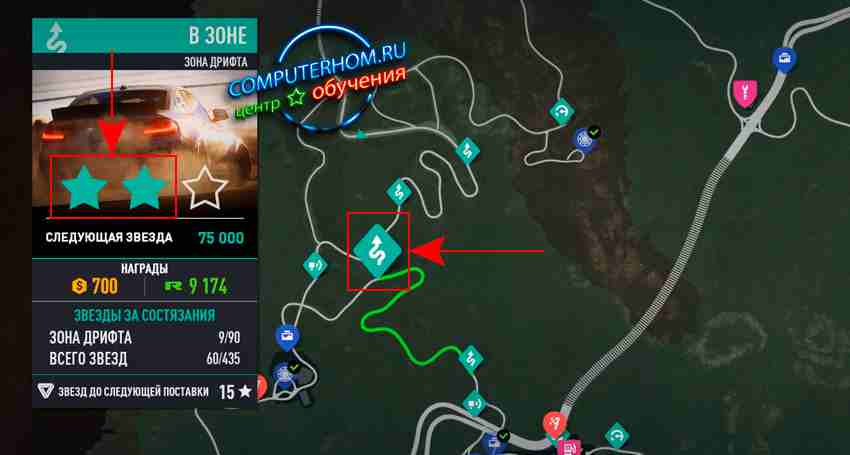The height and width of the screenshot is (455, 850).
Task: Select the teal speed trap marker below the green route
Action: pos(472,405)
